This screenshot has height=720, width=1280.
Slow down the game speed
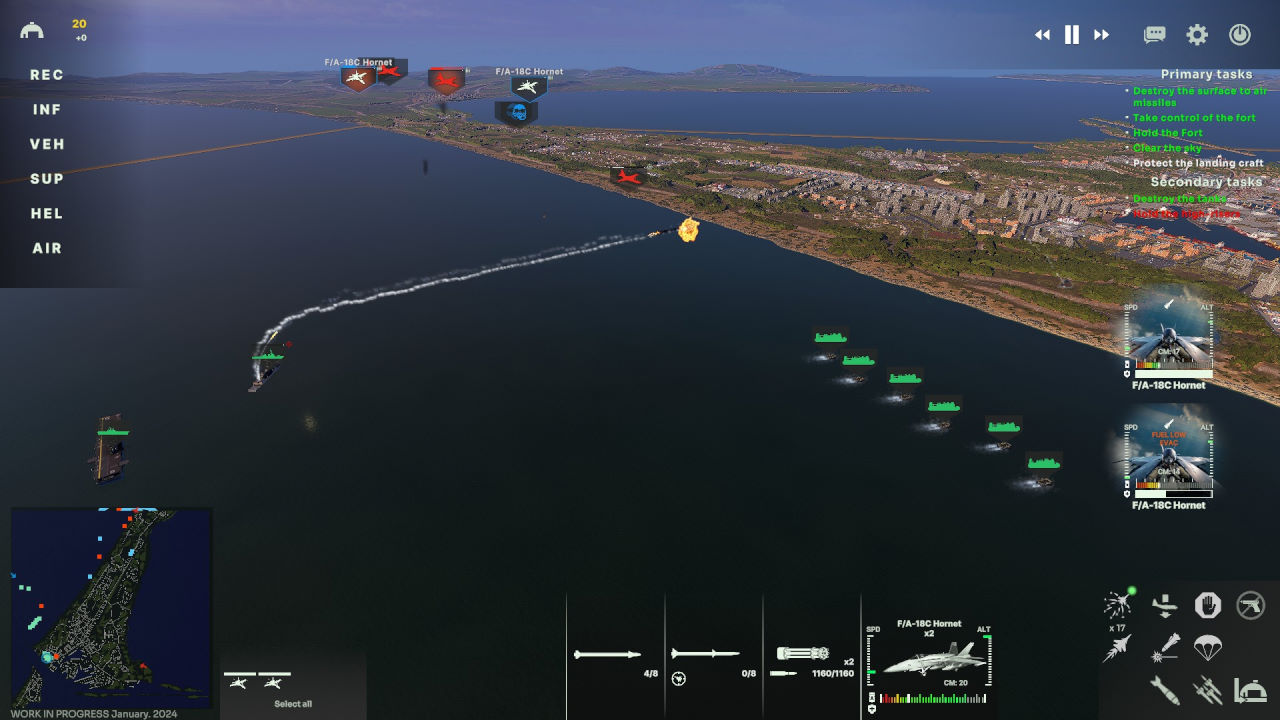[1042, 35]
